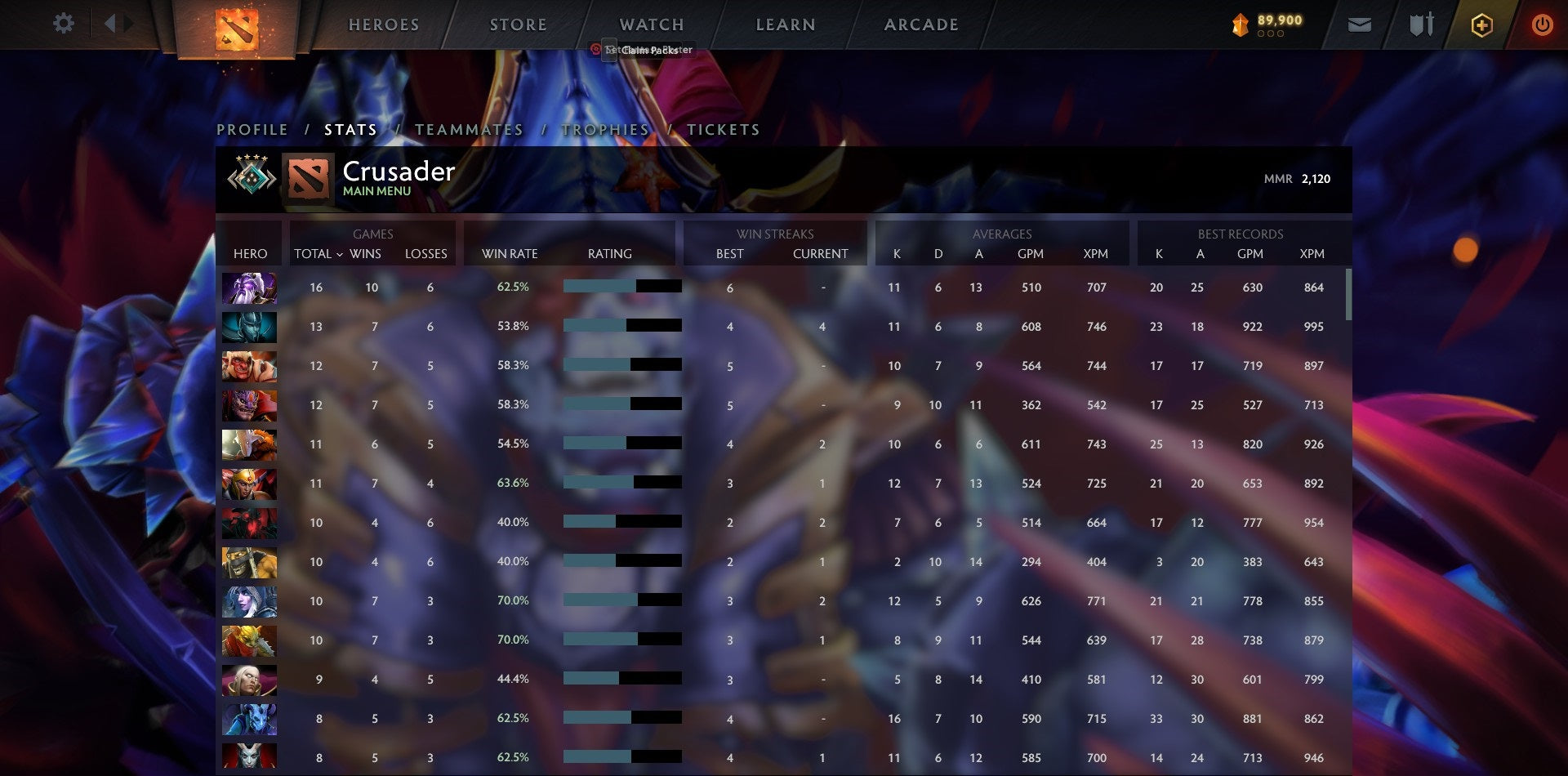This screenshot has width=1568, height=776.
Task: Open the Settings gear icon
Action: pos(64,24)
